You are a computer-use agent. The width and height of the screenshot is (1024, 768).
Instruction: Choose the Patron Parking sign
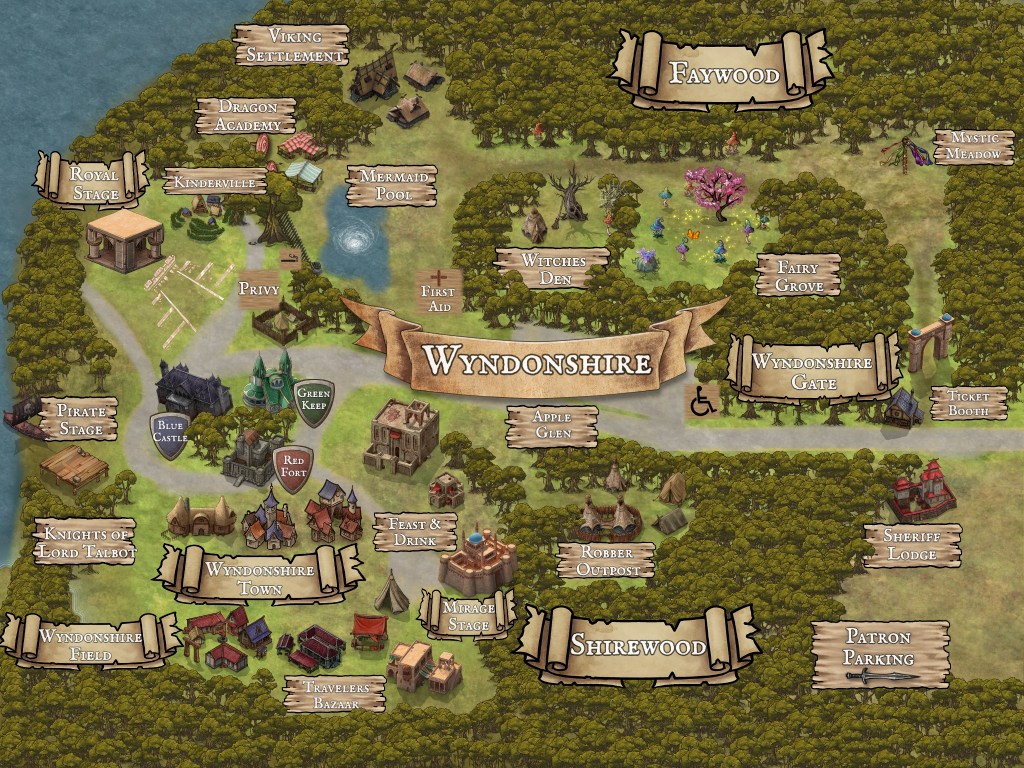[x=879, y=653]
